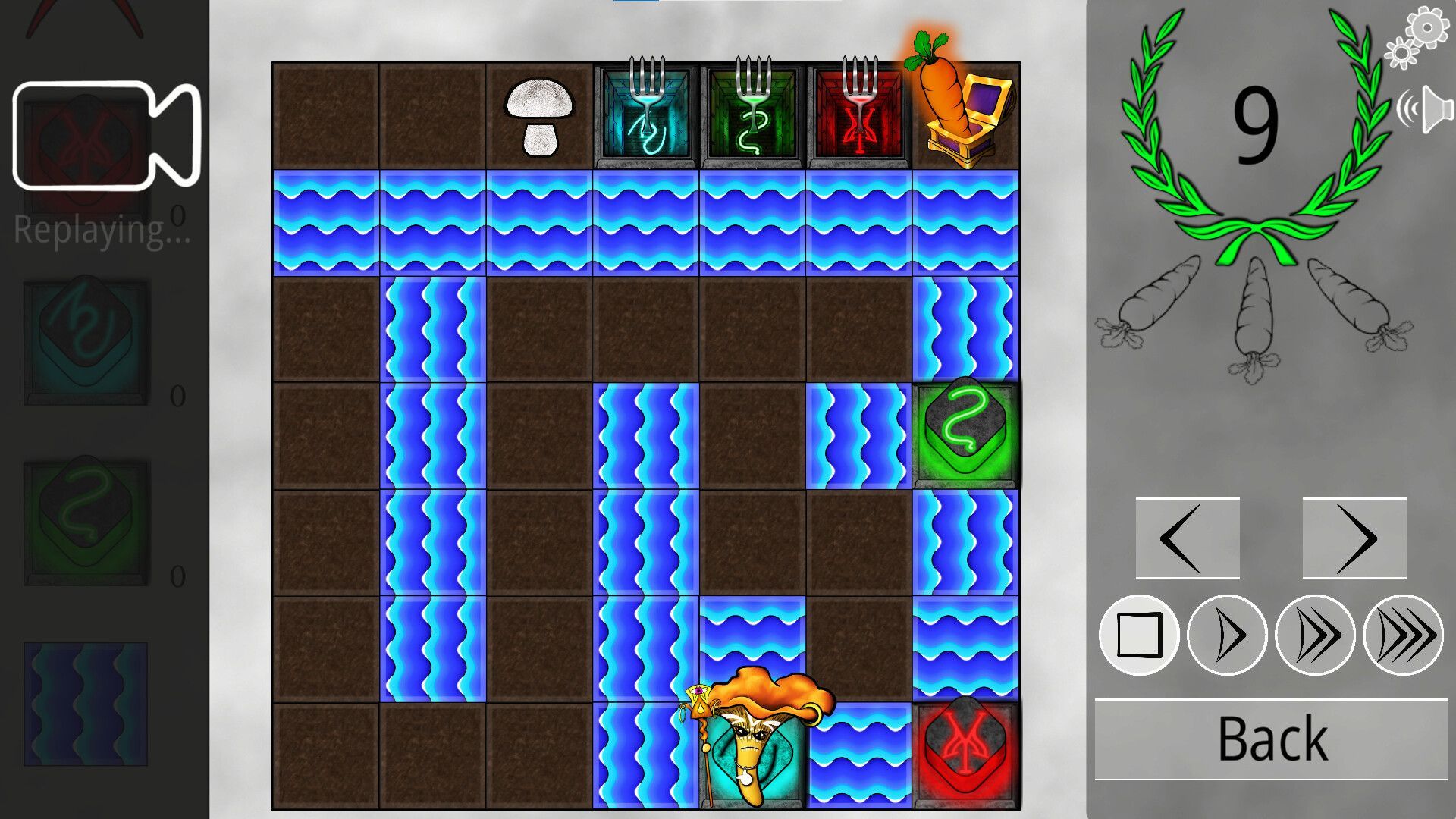Image resolution: width=1456 pixels, height=819 pixels.
Task: Select the water tile in the side palette
Action: (86, 704)
